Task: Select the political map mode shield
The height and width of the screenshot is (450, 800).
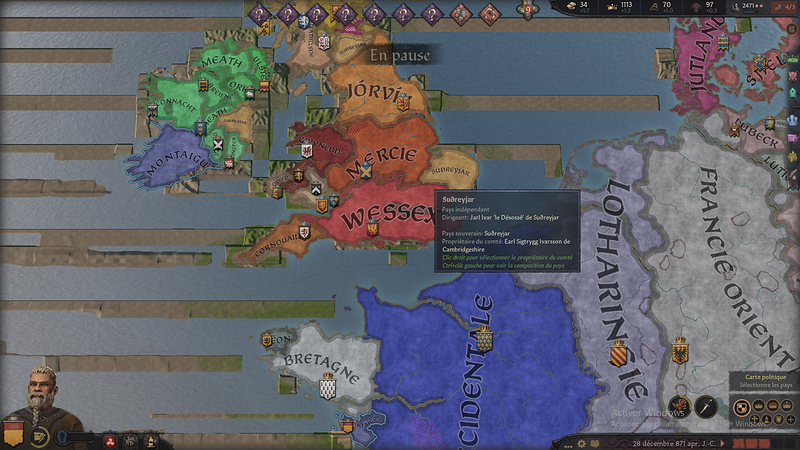Action: 742,407
